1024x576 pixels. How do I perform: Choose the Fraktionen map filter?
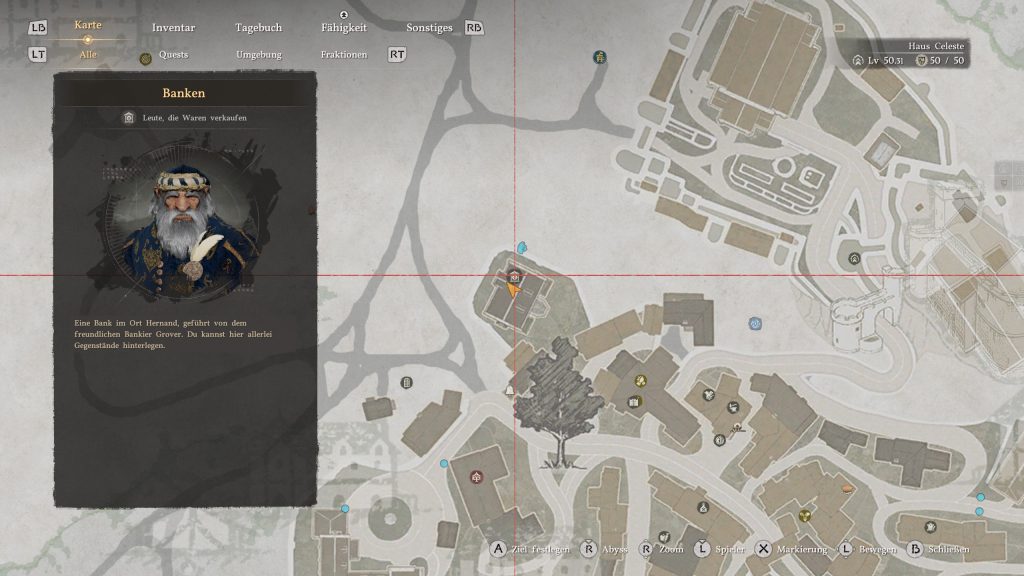tap(343, 55)
